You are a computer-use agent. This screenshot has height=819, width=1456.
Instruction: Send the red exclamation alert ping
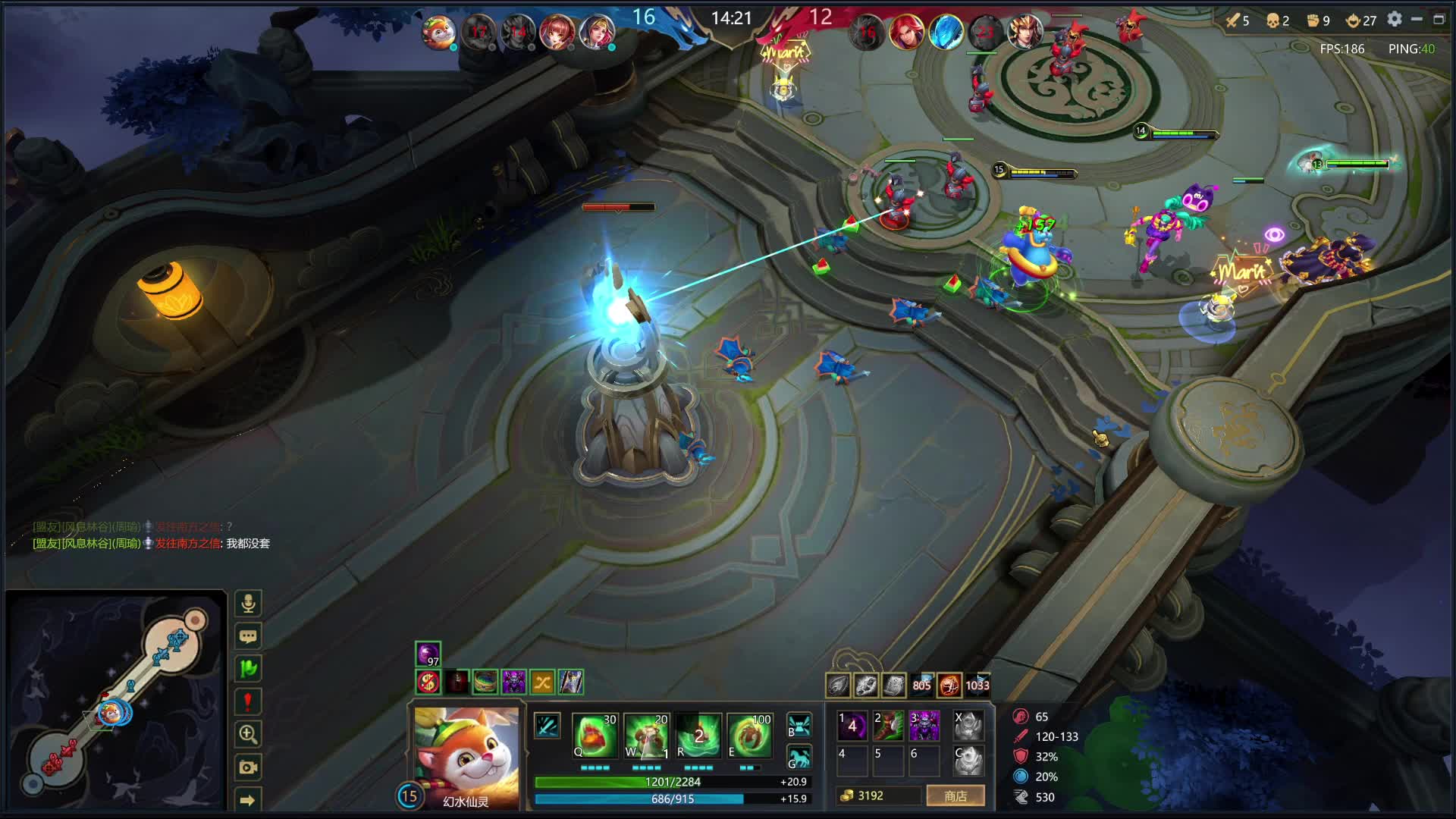(x=248, y=701)
